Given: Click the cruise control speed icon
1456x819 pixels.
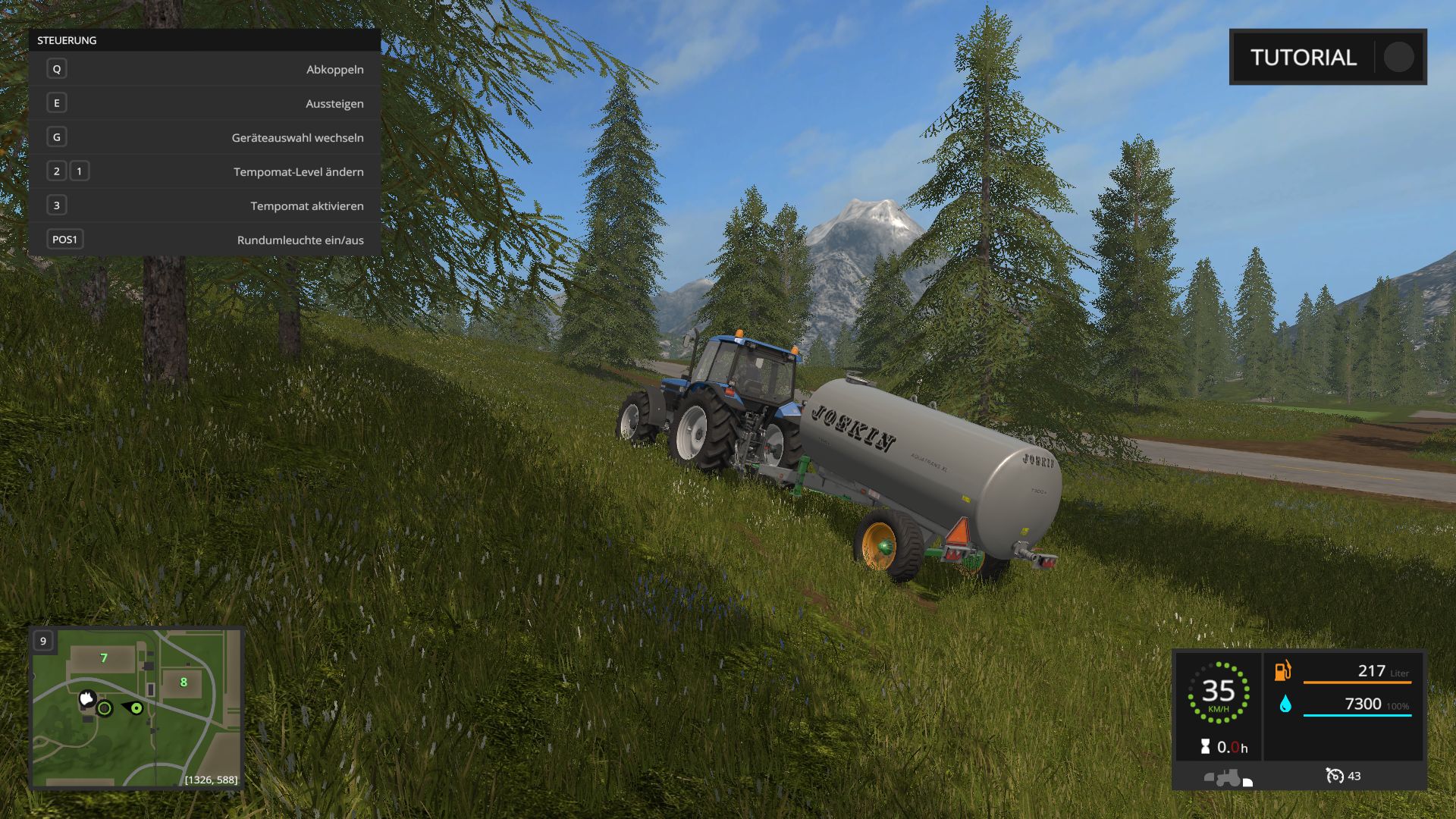Looking at the screenshot, I should [x=1334, y=776].
